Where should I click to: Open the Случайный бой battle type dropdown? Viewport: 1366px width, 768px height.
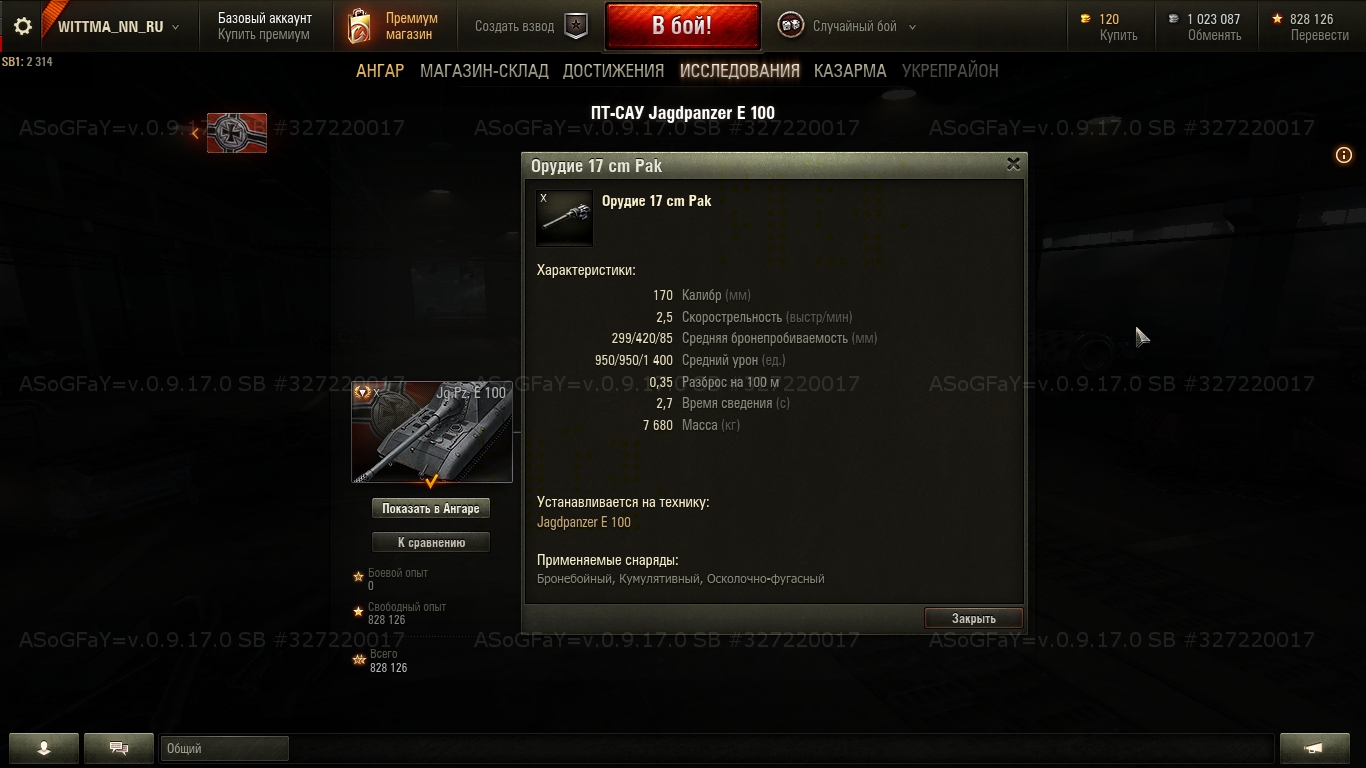849,27
